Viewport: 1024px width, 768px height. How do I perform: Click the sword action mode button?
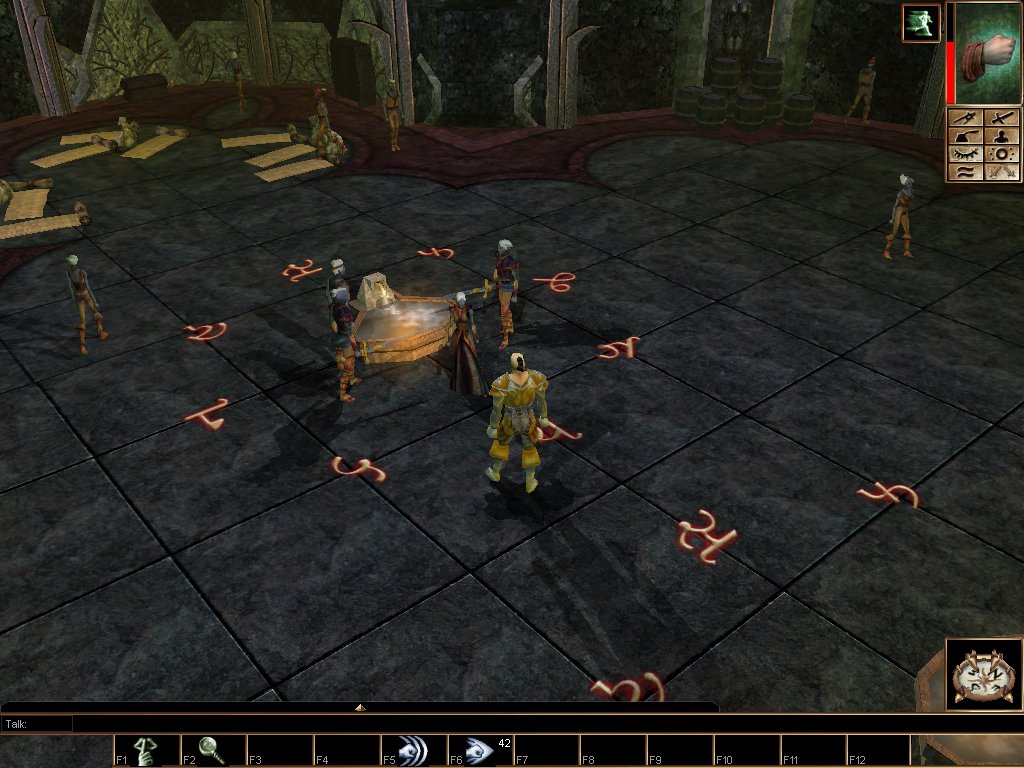[x=1001, y=118]
